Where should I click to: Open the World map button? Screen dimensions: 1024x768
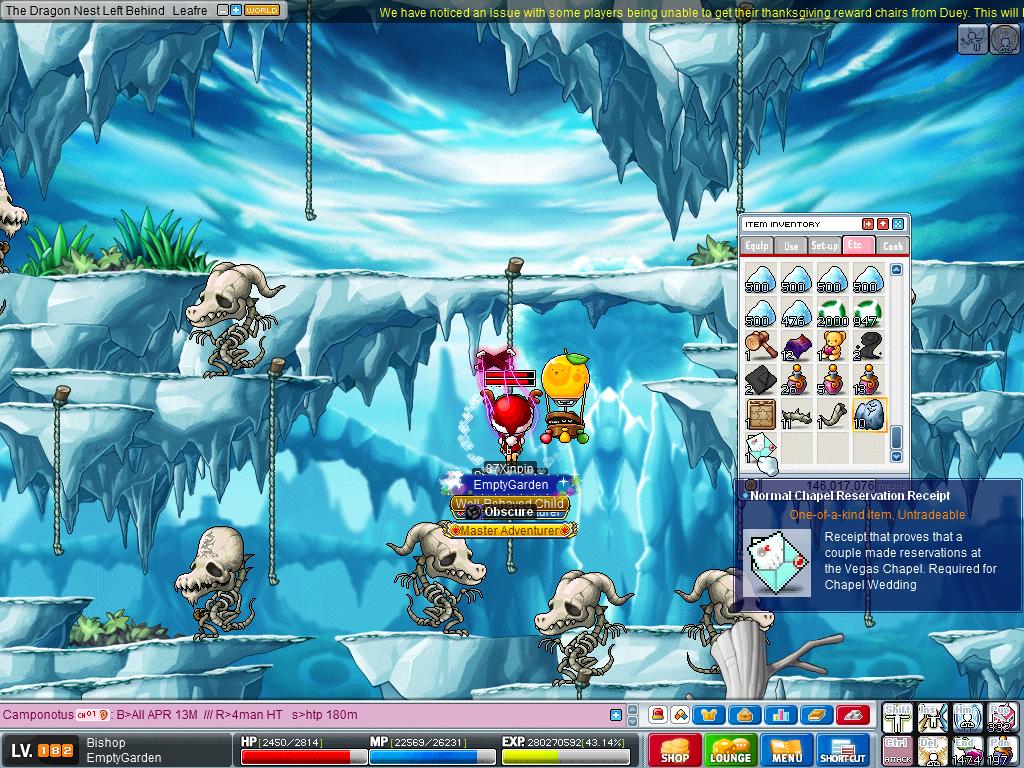pos(262,10)
